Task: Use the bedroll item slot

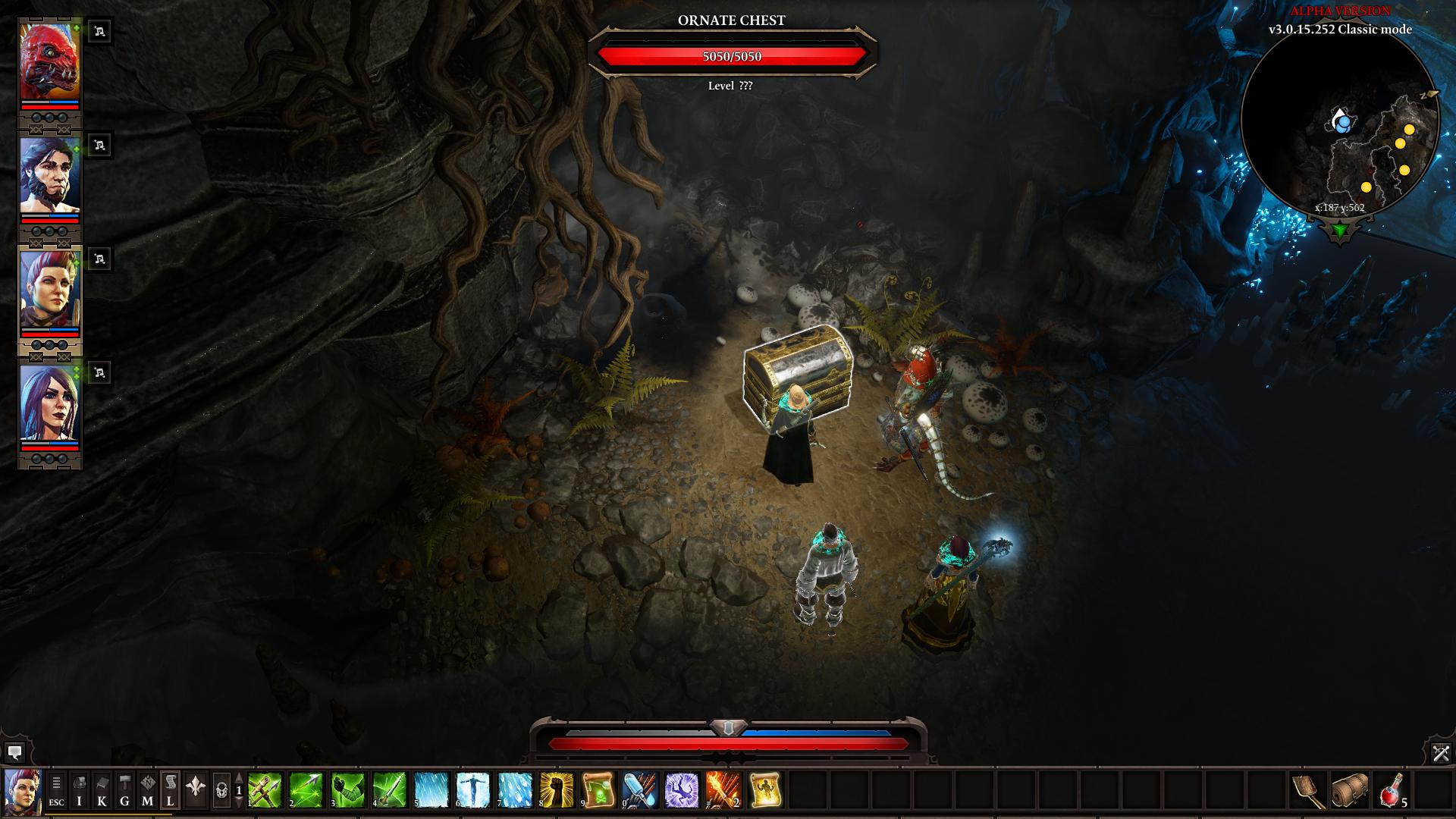Action: pyautogui.click(x=1350, y=790)
